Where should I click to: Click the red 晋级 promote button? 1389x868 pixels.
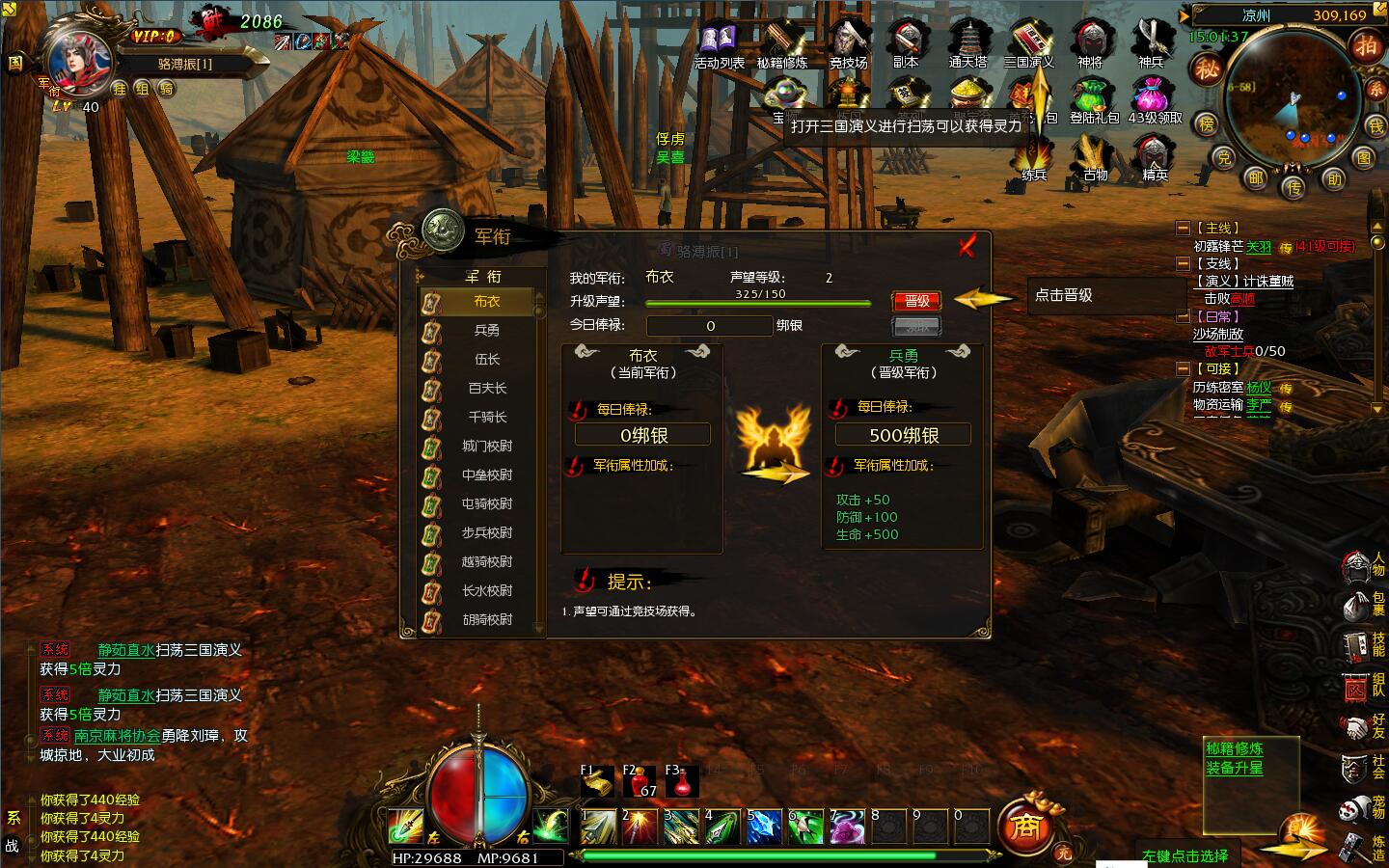click(x=915, y=301)
